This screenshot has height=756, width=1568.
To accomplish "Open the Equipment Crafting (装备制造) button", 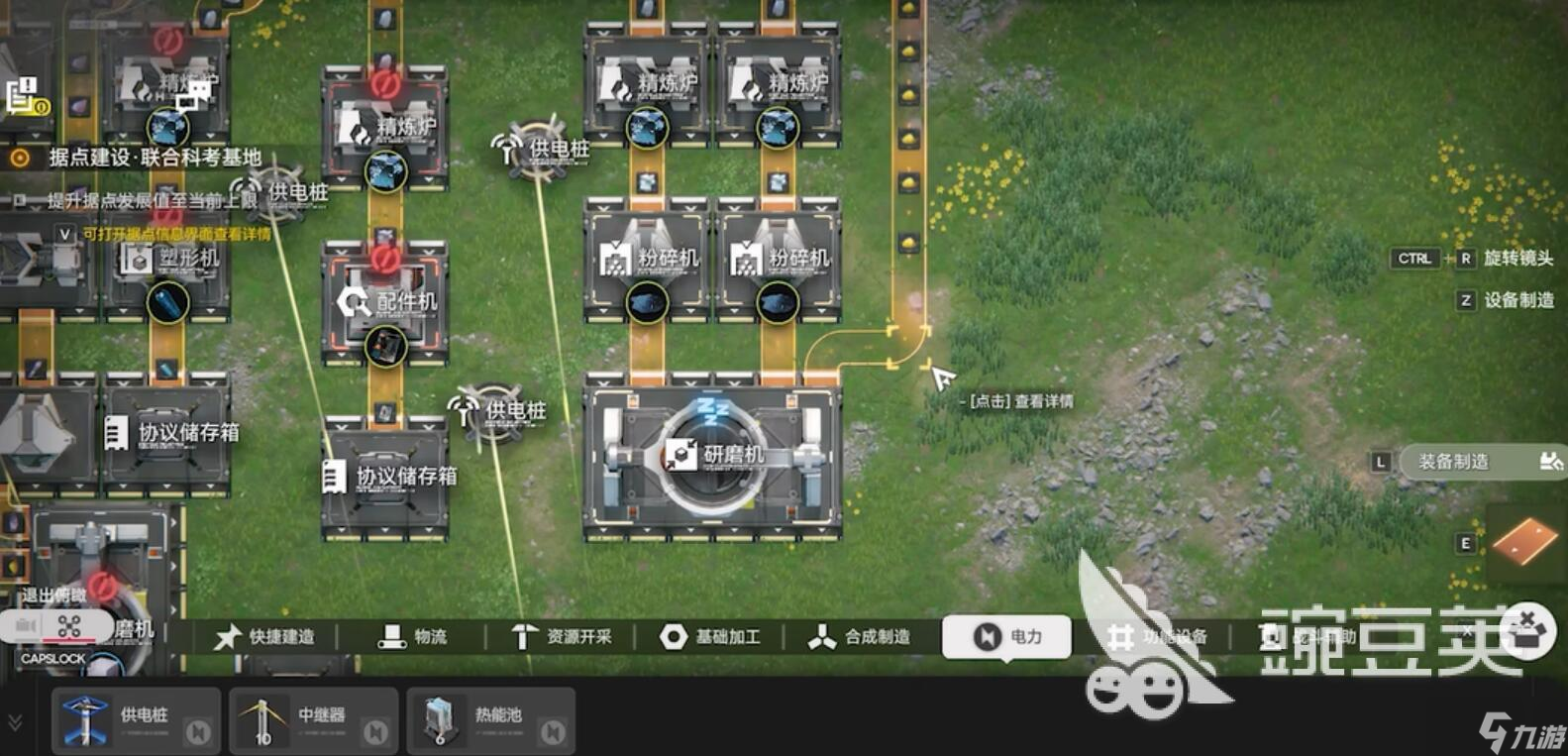I will click(1481, 462).
